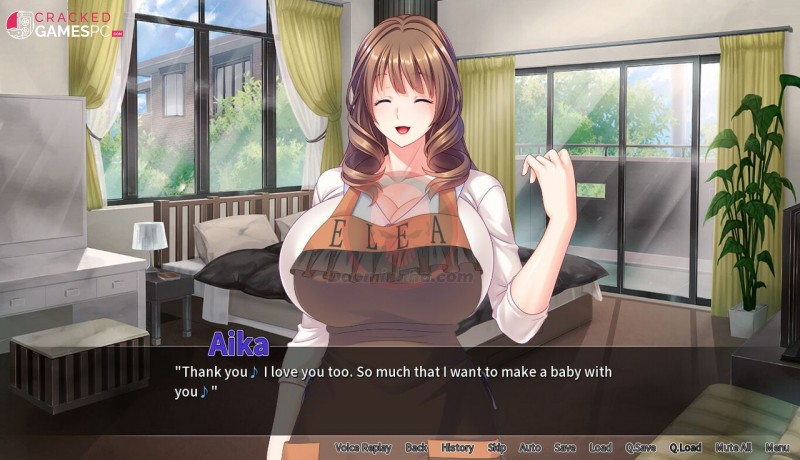Turn on Auto text advance

click(x=530, y=448)
